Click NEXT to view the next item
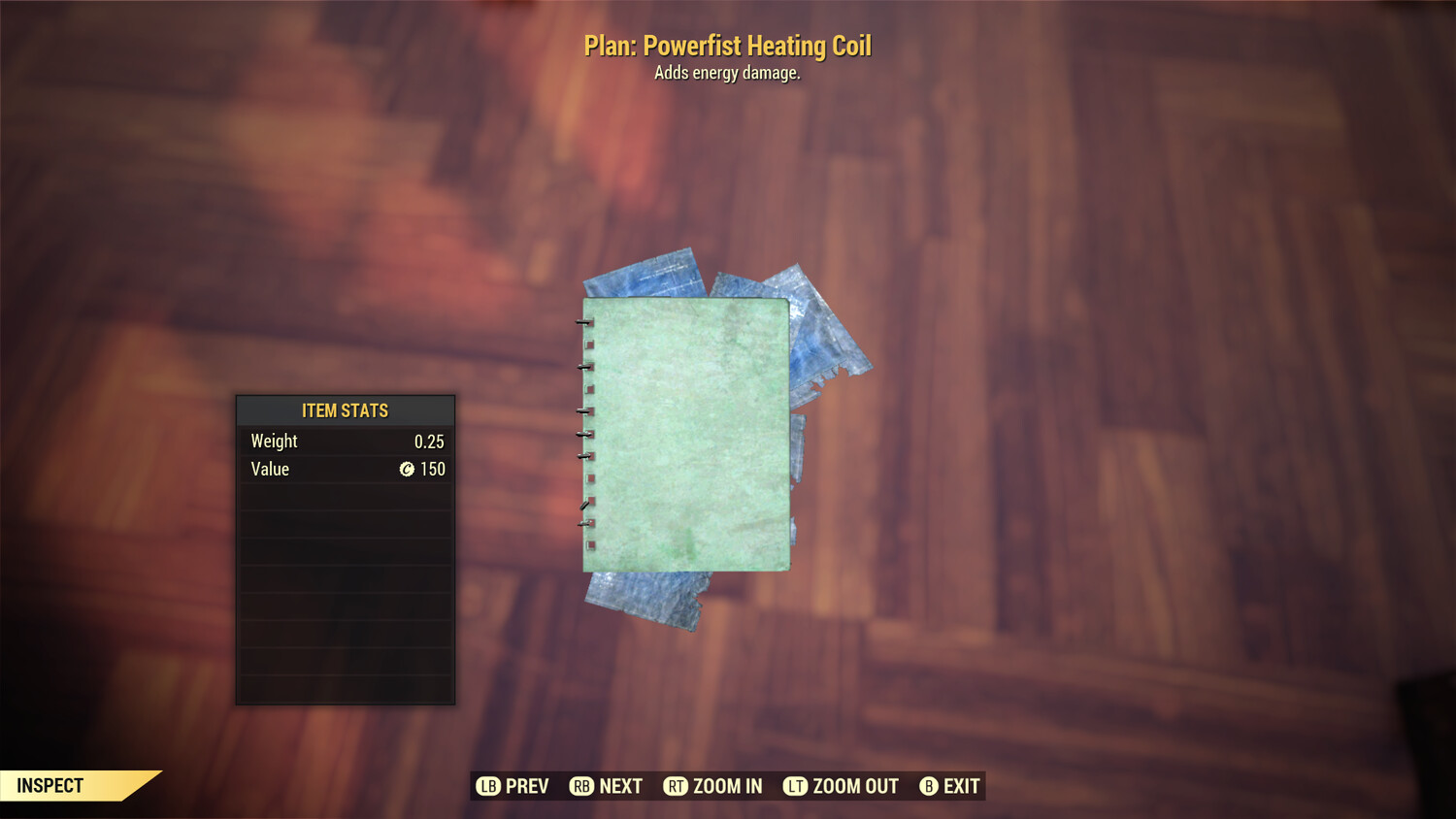The width and height of the screenshot is (1456, 819). tap(621, 786)
